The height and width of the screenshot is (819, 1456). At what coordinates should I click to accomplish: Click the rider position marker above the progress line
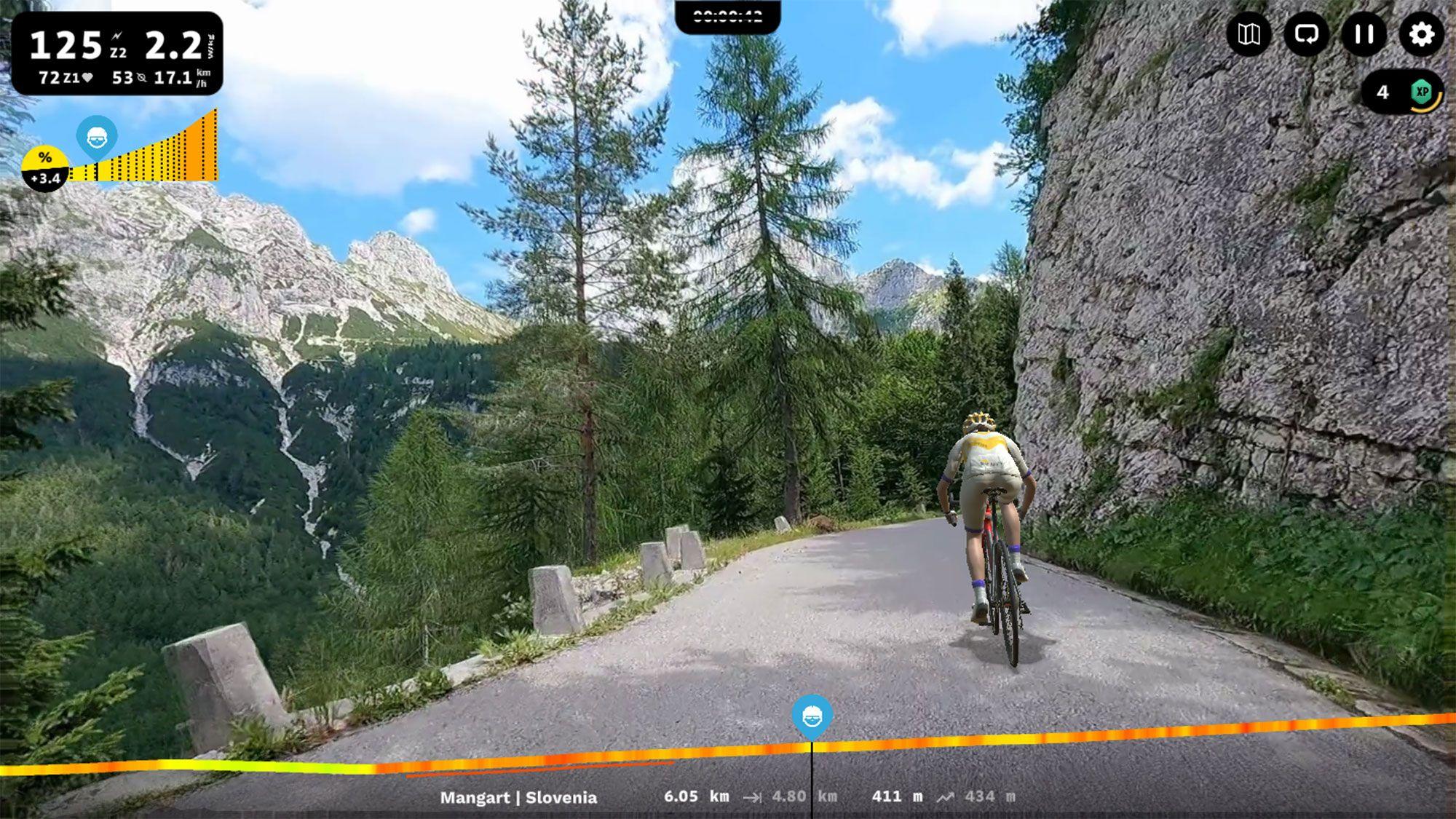point(813,716)
